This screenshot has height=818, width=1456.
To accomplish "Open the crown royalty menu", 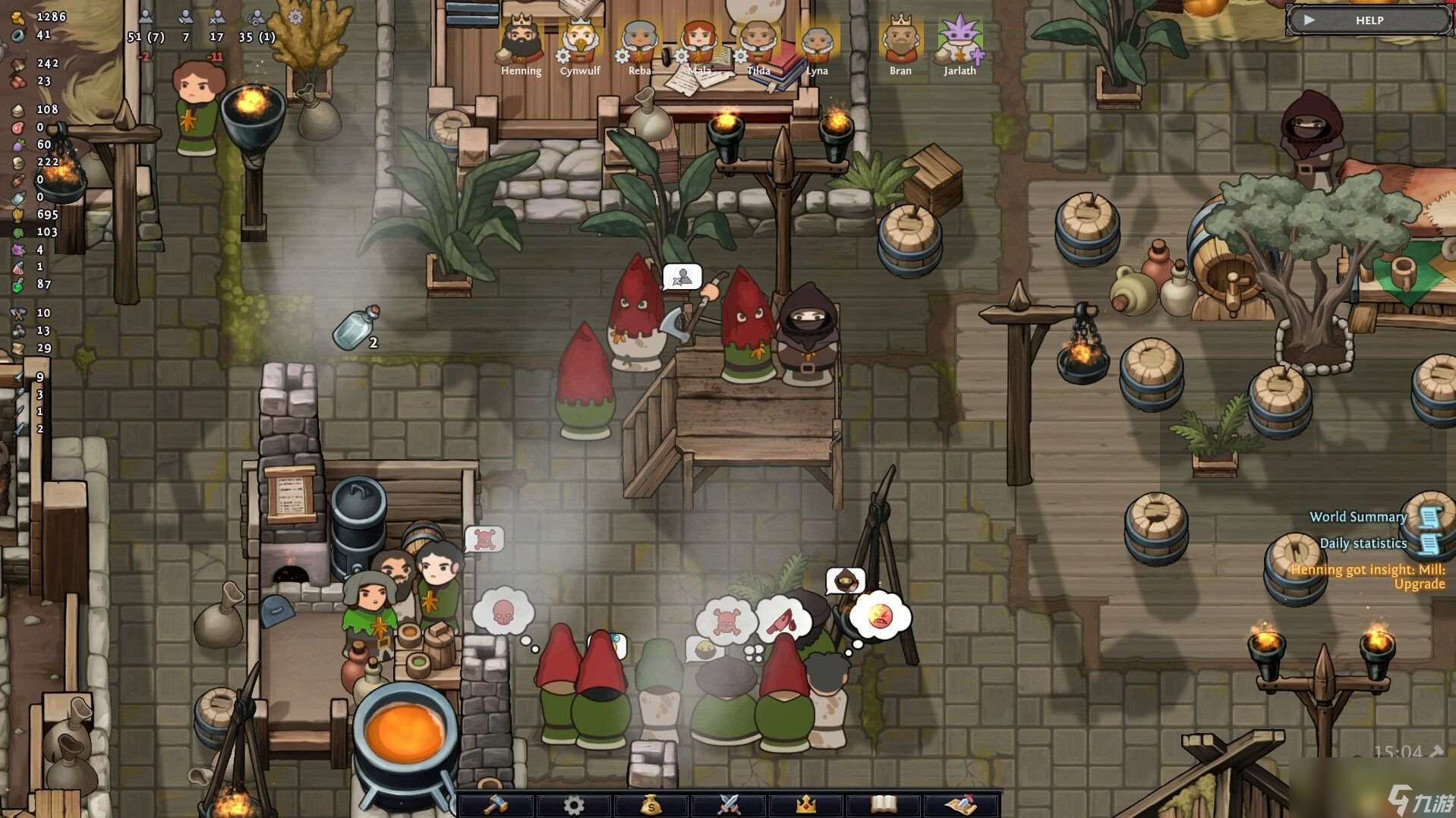I will [x=806, y=804].
